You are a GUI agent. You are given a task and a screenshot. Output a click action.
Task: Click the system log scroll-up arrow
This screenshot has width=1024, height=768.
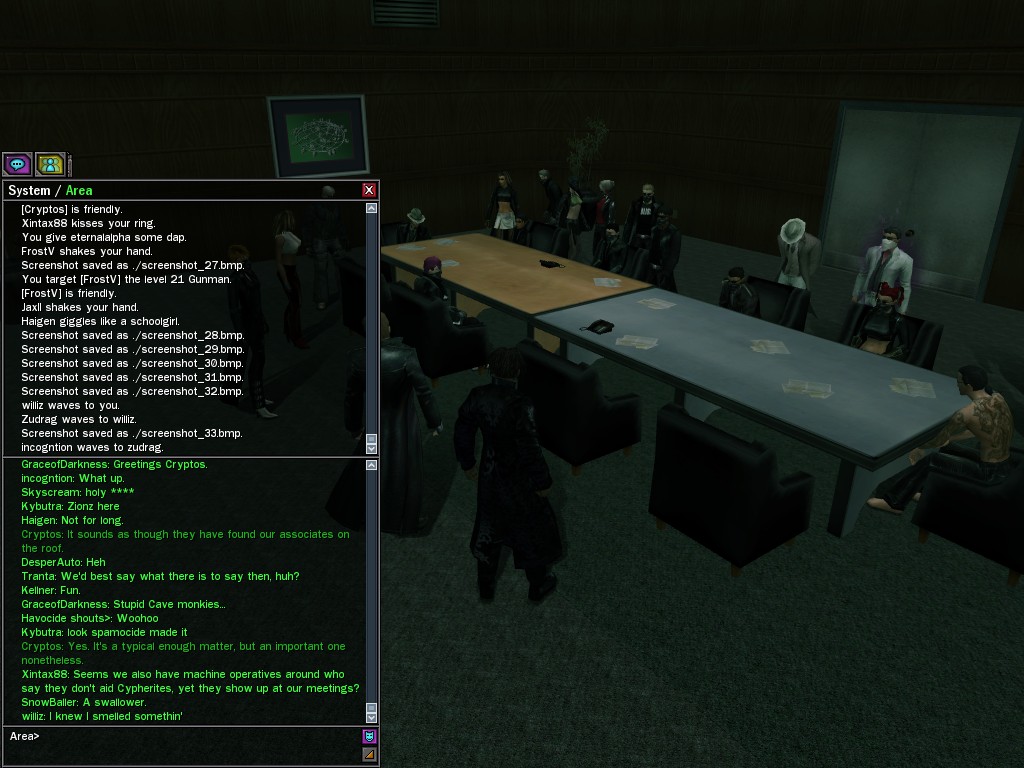coord(372,208)
